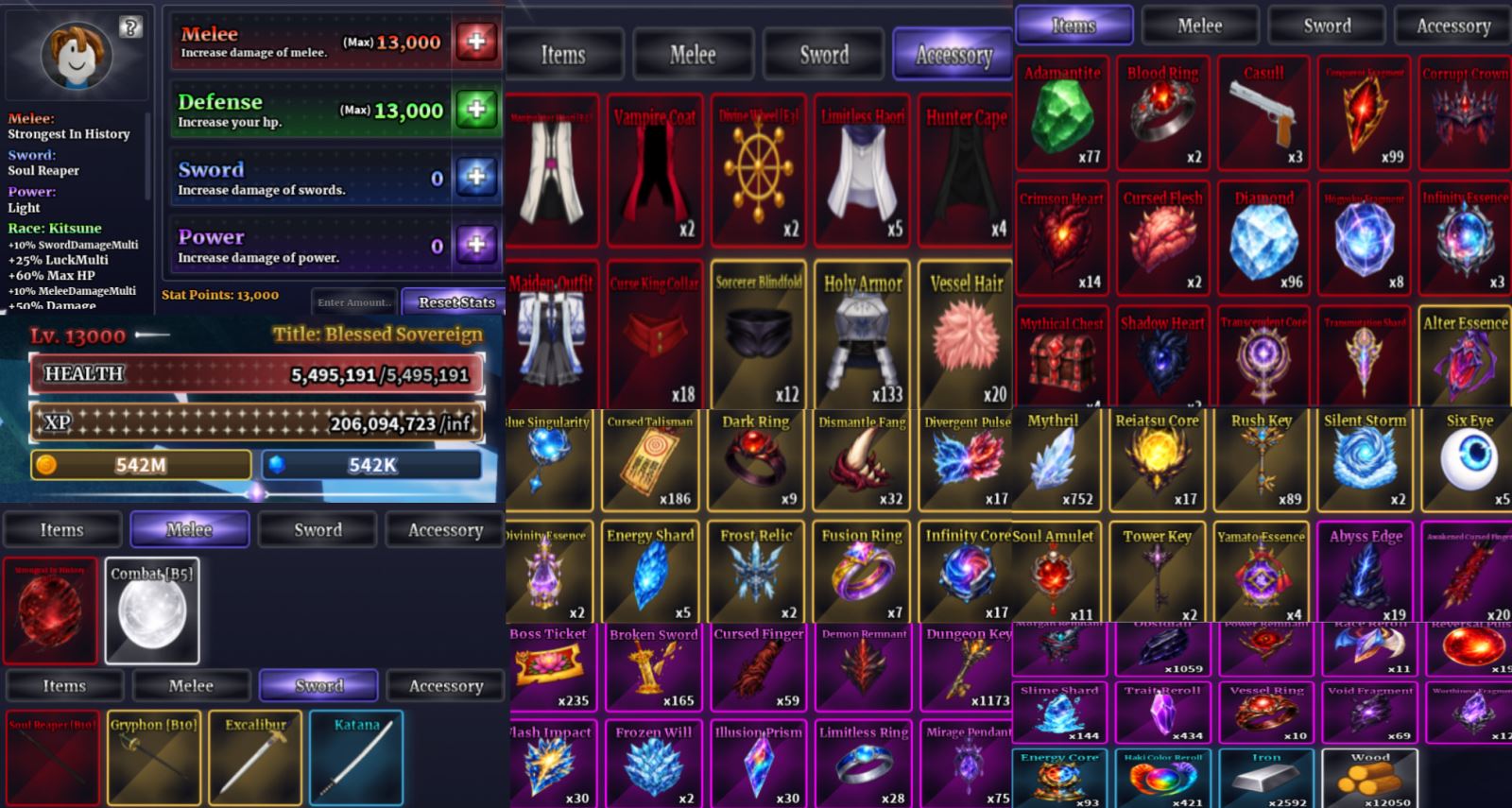
Task: Select the Diamond item slot
Action: click(x=1263, y=238)
